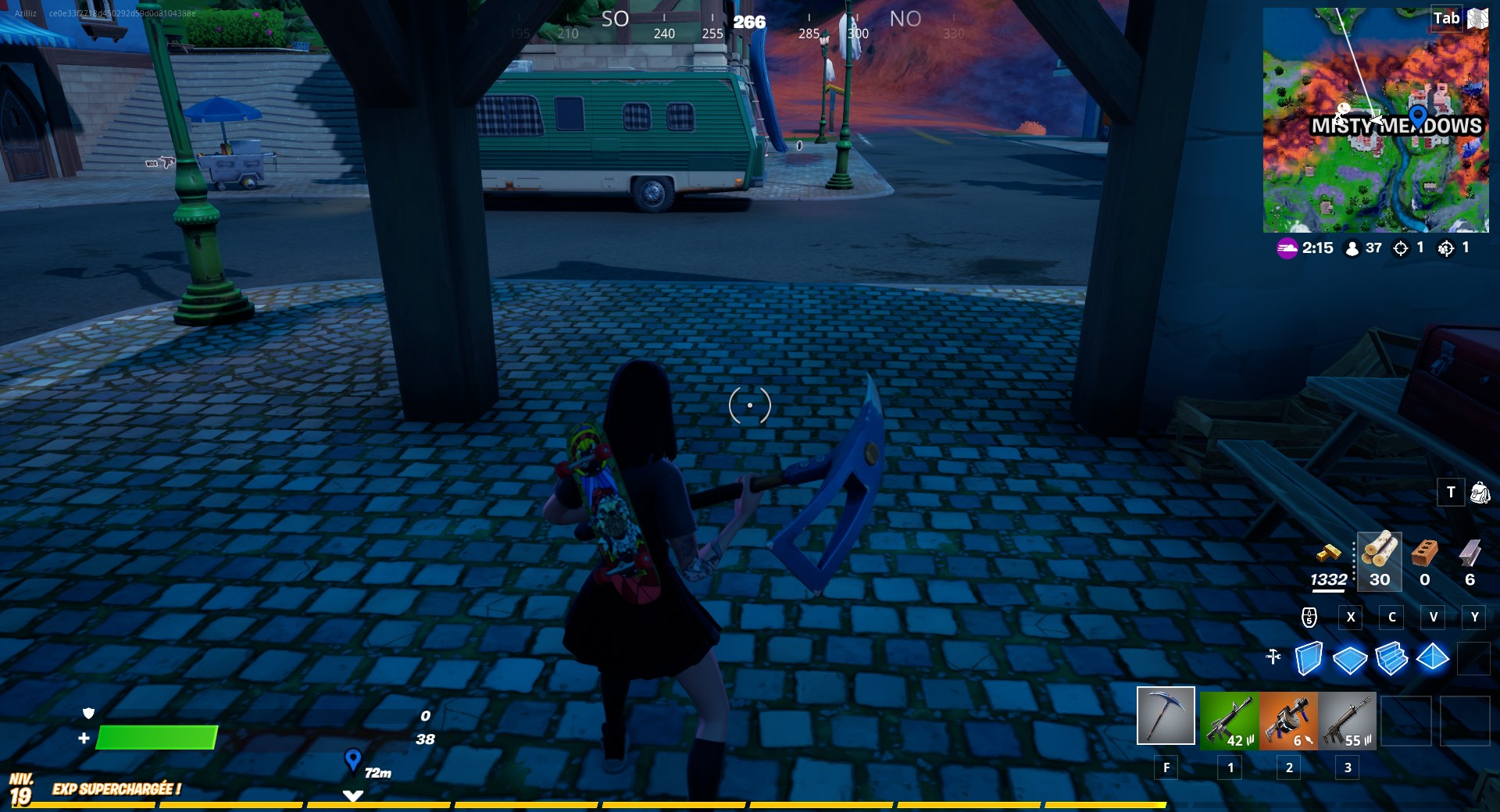Image resolution: width=1500 pixels, height=812 pixels.
Task: Click the eliminations crosshair icon
Action: pos(1401,248)
